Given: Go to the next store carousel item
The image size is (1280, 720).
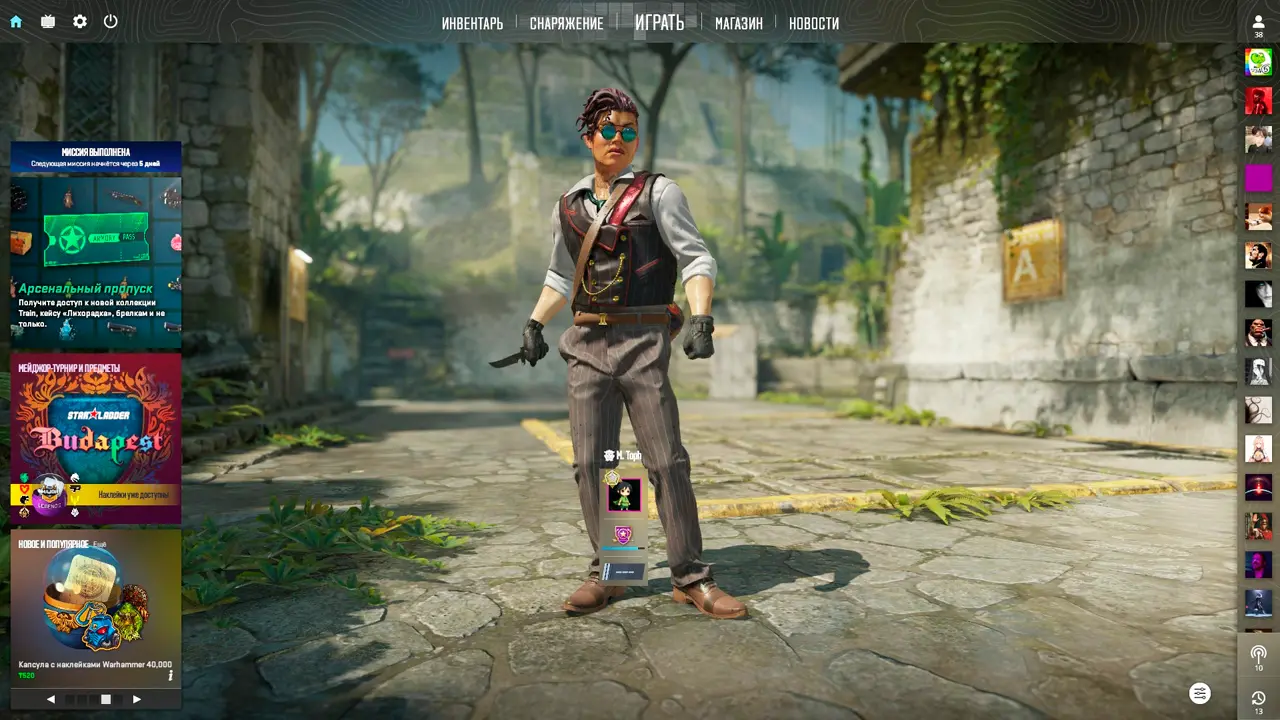Looking at the screenshot, I should pos(137,699).
